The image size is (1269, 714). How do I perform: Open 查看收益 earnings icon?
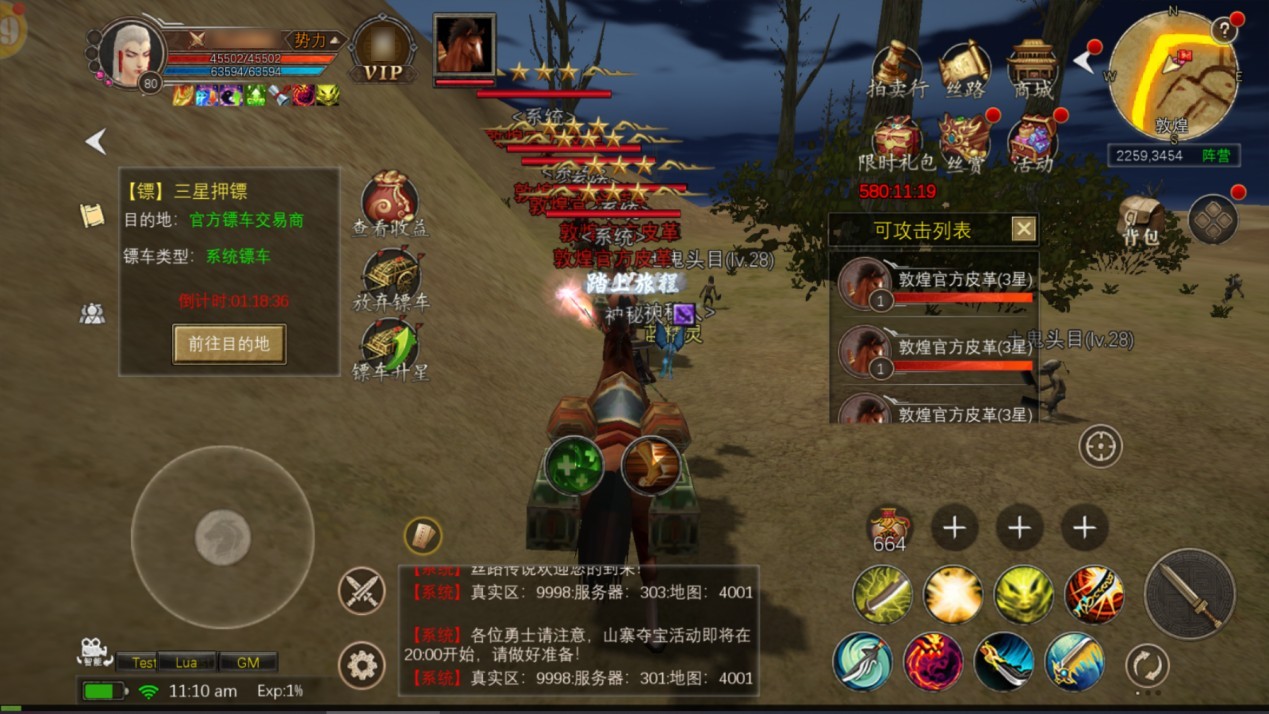coord(389,200)
